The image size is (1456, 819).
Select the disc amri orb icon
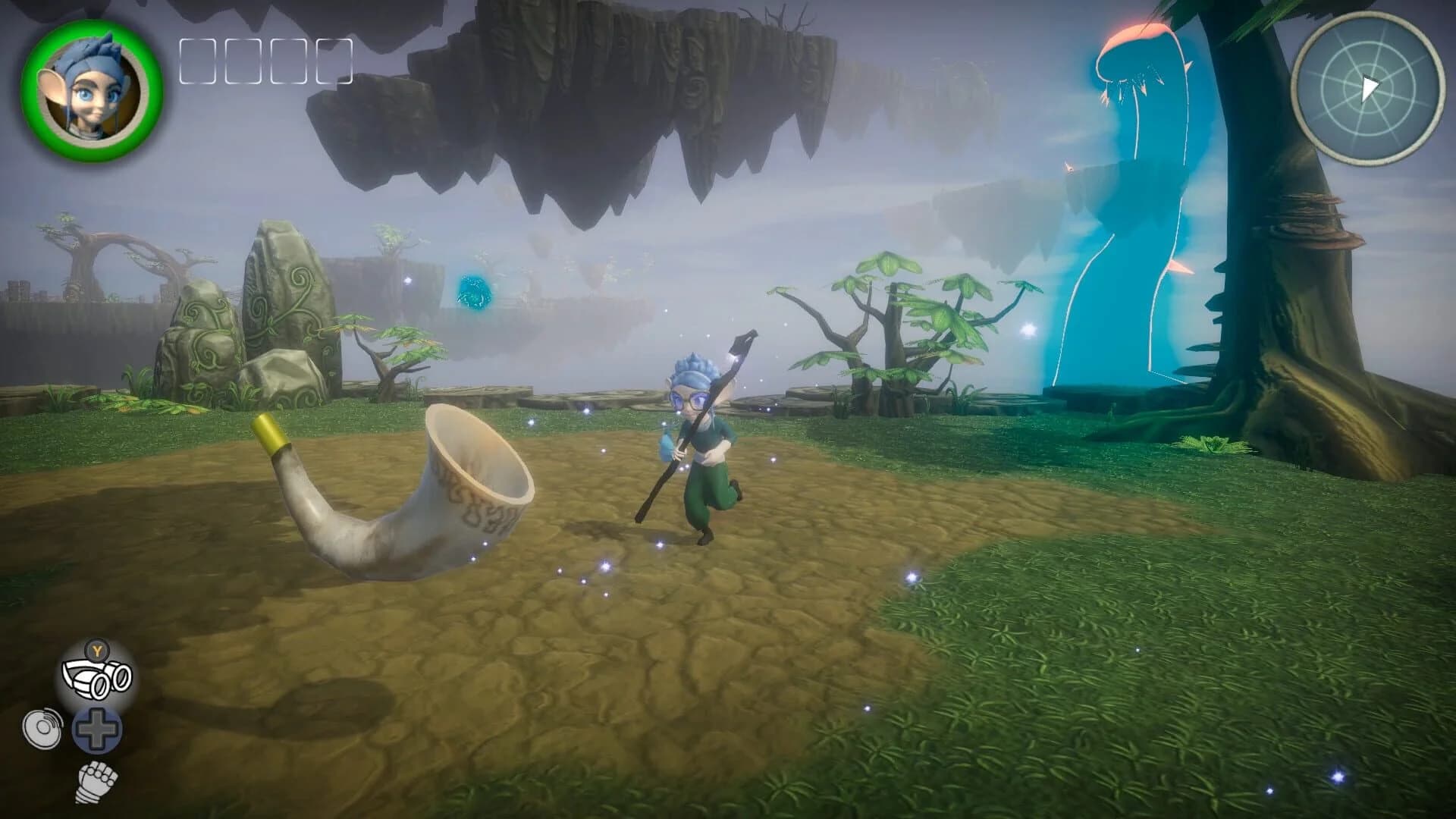point(43,730)
